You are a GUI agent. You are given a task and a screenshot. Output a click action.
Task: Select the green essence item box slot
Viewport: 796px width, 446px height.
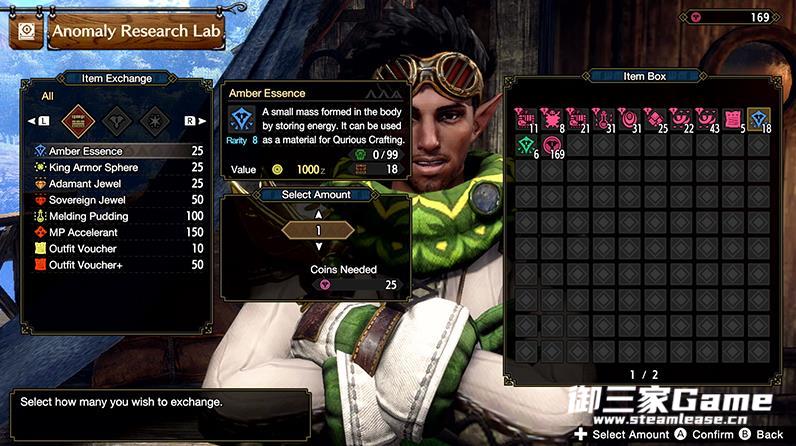click(527, 145)
